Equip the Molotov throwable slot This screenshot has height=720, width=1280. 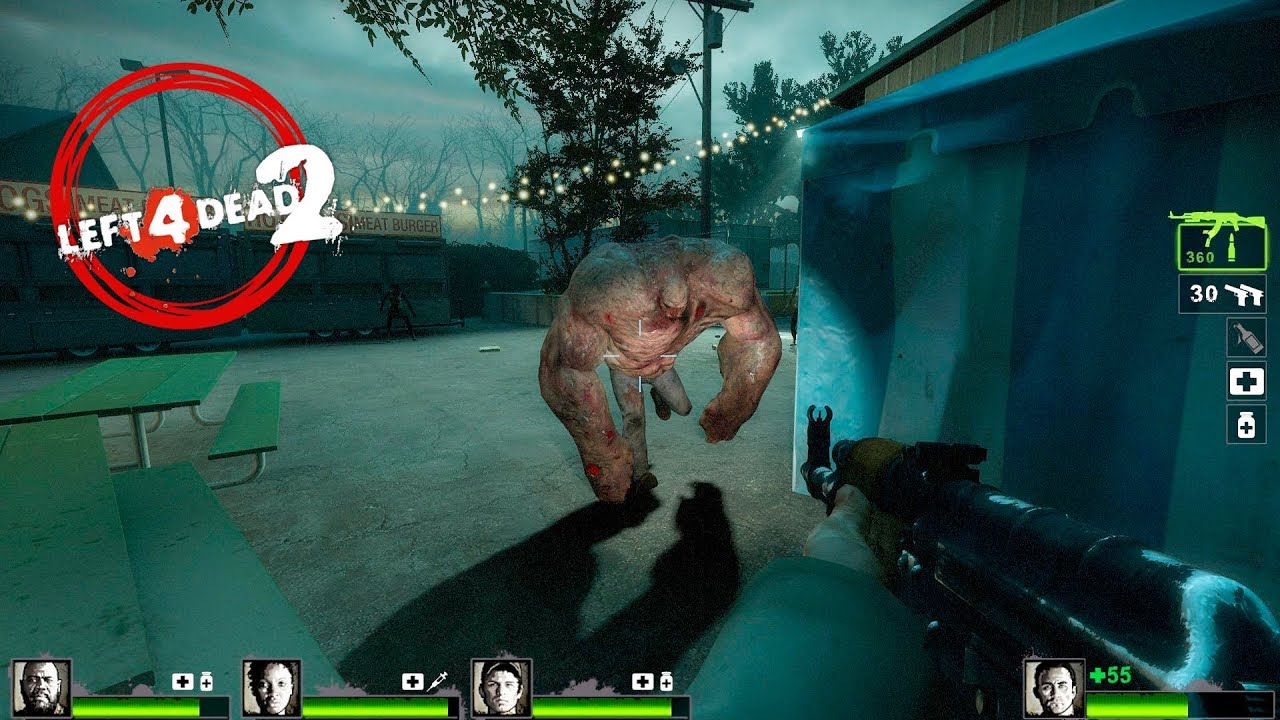(x=1246, y=337)
